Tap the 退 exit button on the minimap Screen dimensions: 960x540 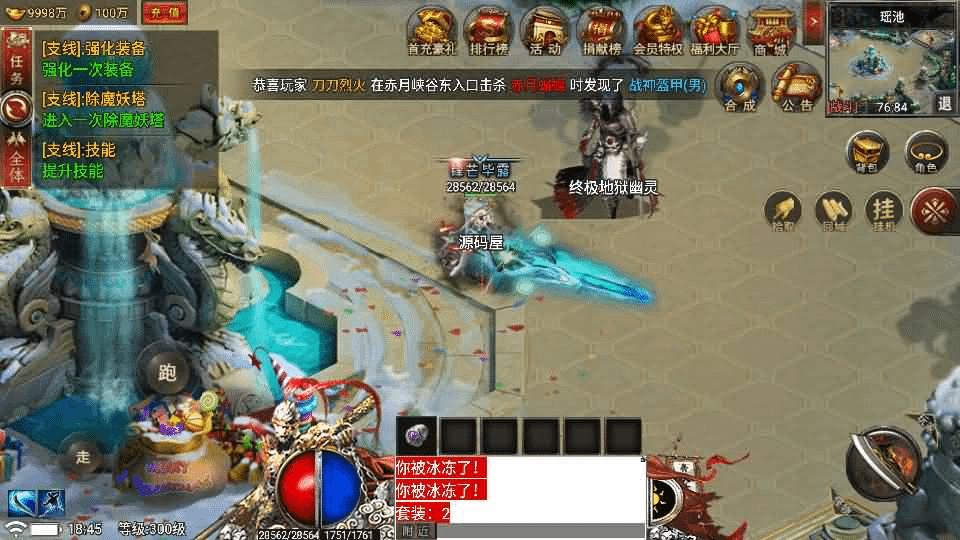coord(944,103)
